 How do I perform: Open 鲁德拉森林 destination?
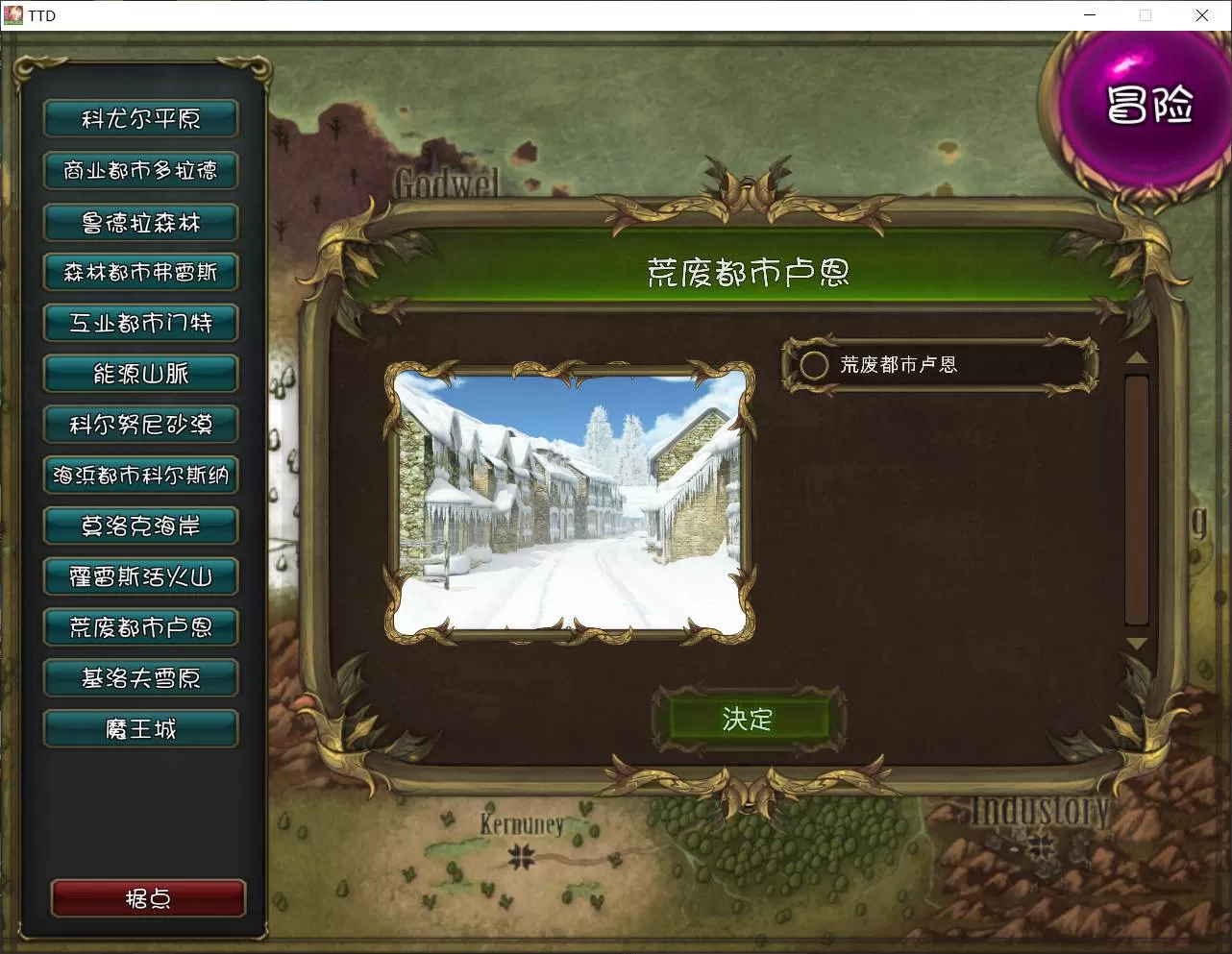(x=140, y=222)
